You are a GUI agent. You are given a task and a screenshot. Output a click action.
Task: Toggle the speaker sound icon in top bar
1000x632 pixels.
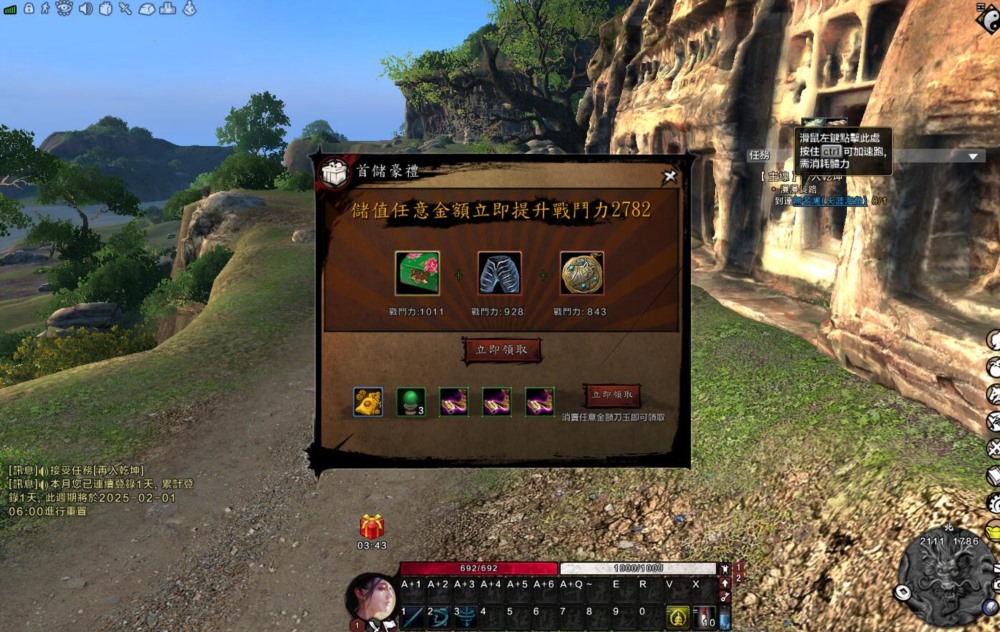pyautogui.click(x=85, y=9)
